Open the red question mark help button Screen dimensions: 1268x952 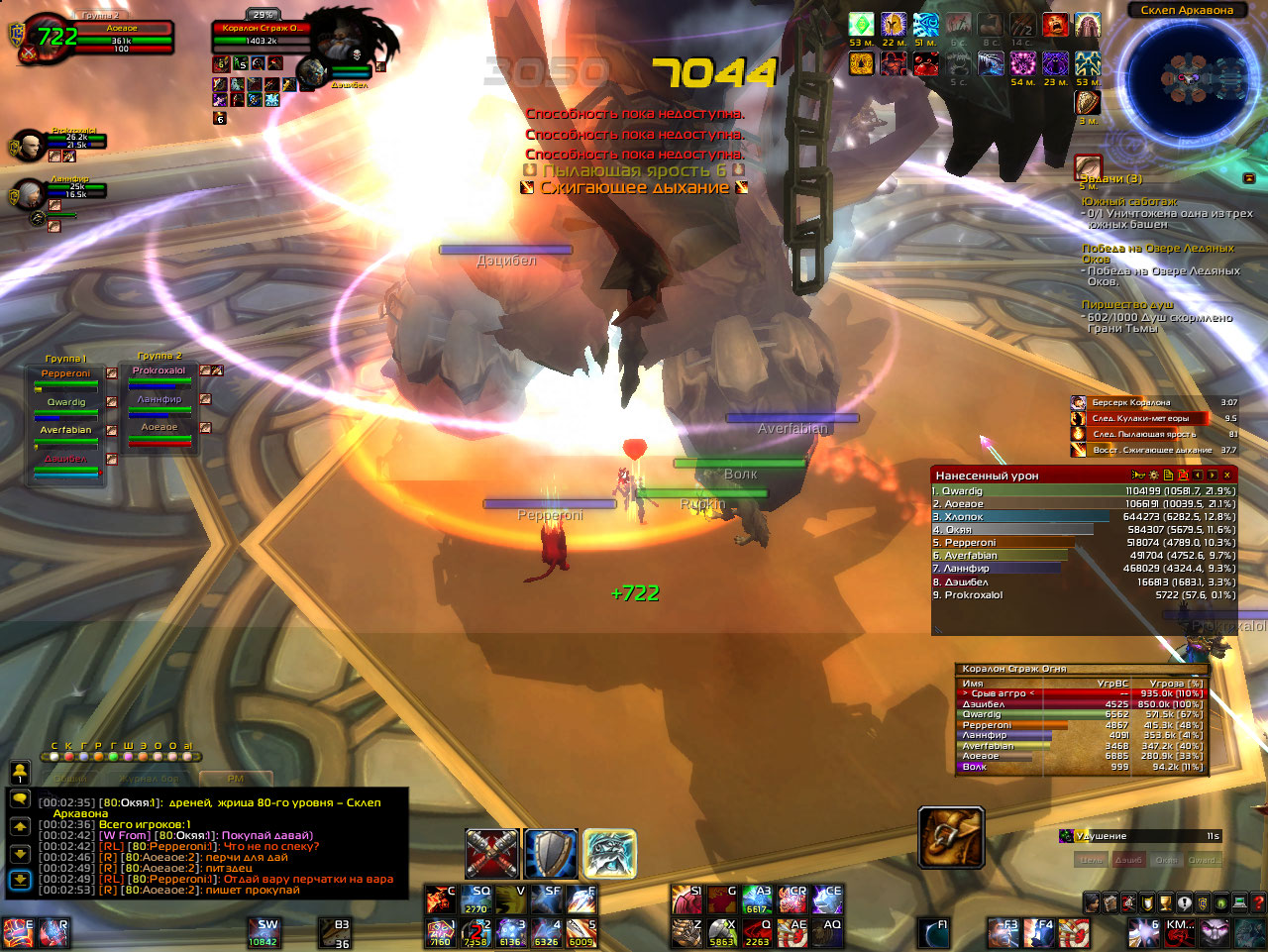tap(1258, 902)
